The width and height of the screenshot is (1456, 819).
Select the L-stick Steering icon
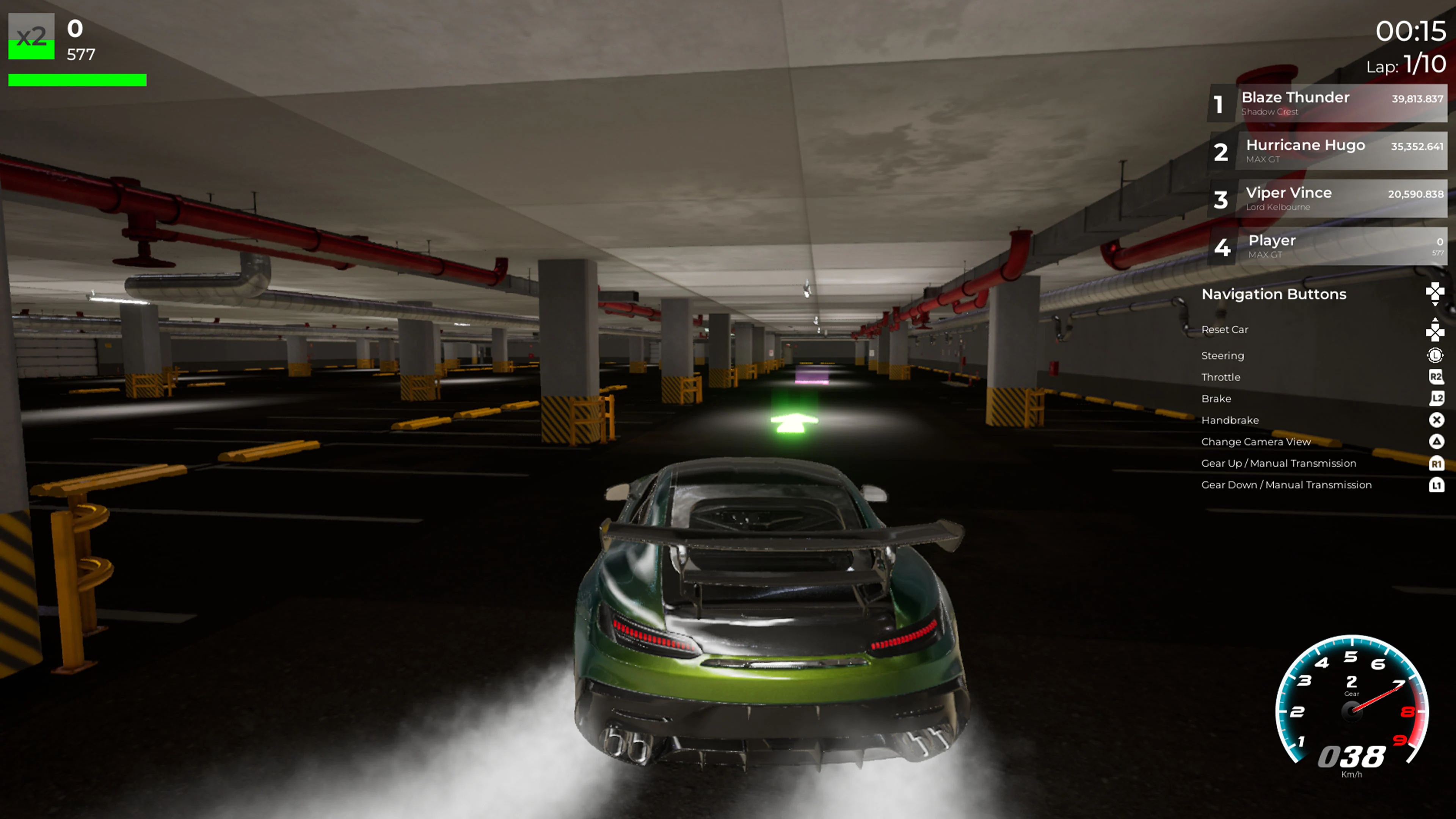(x=1436, y=355)
